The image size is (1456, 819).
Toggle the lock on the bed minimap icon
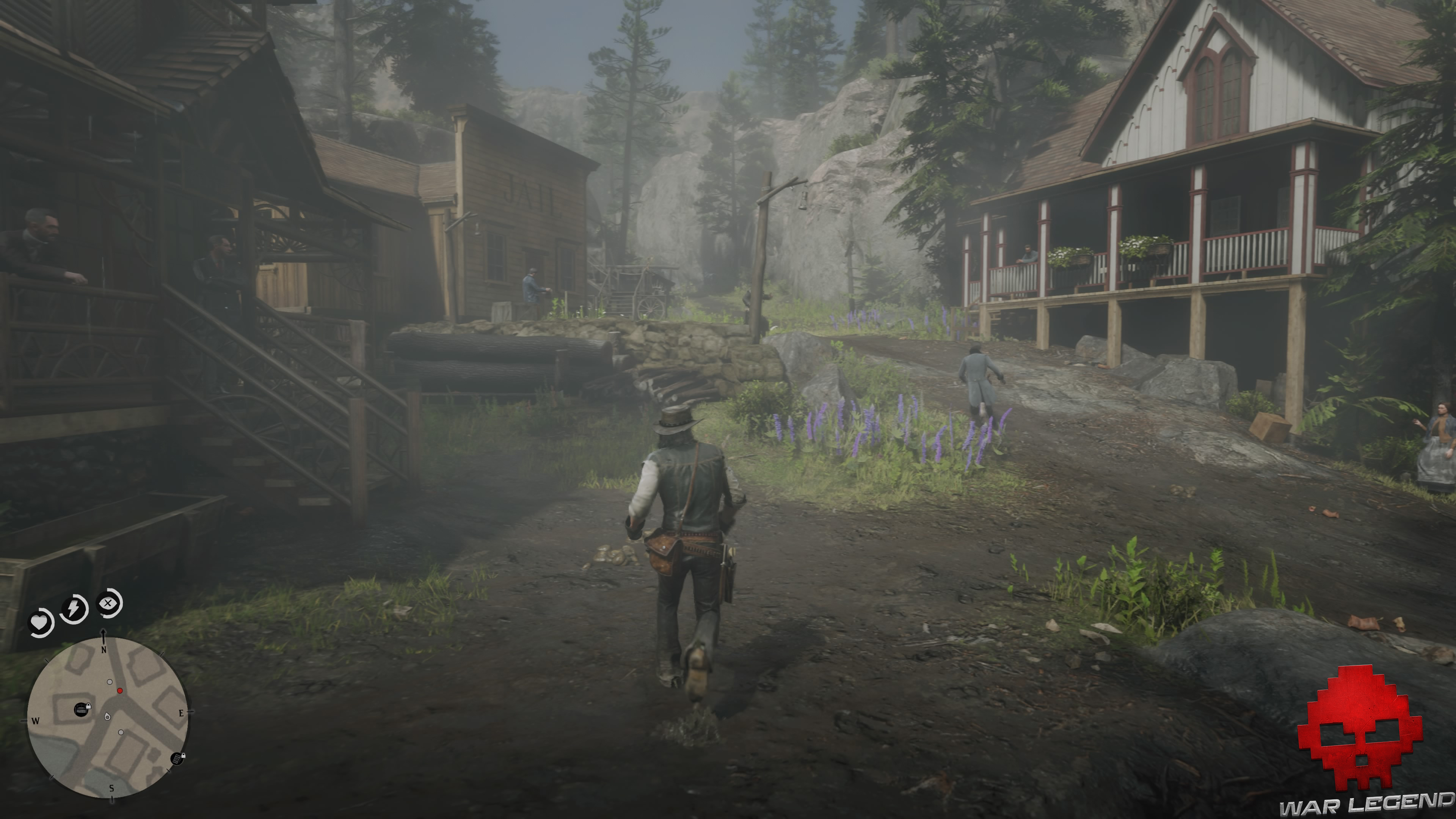[x=89, y=706]
